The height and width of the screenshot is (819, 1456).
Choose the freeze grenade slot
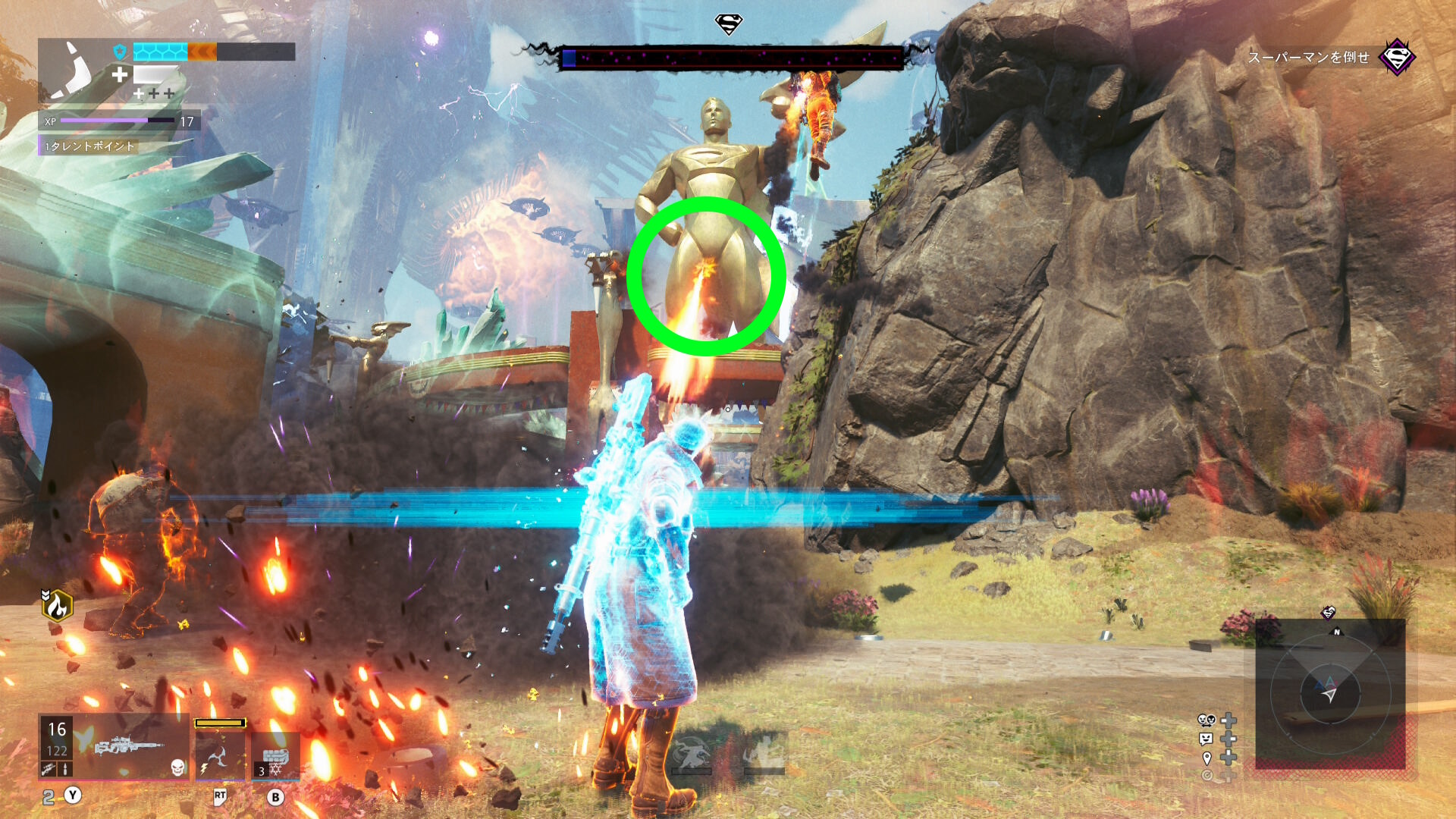pyautogui.click(x=275, y=758)
